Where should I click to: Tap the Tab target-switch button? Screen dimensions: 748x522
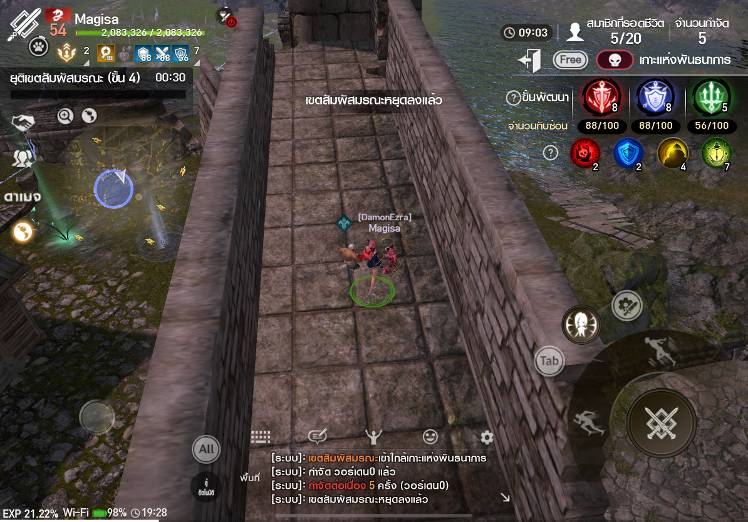click(x=548, y=360)
